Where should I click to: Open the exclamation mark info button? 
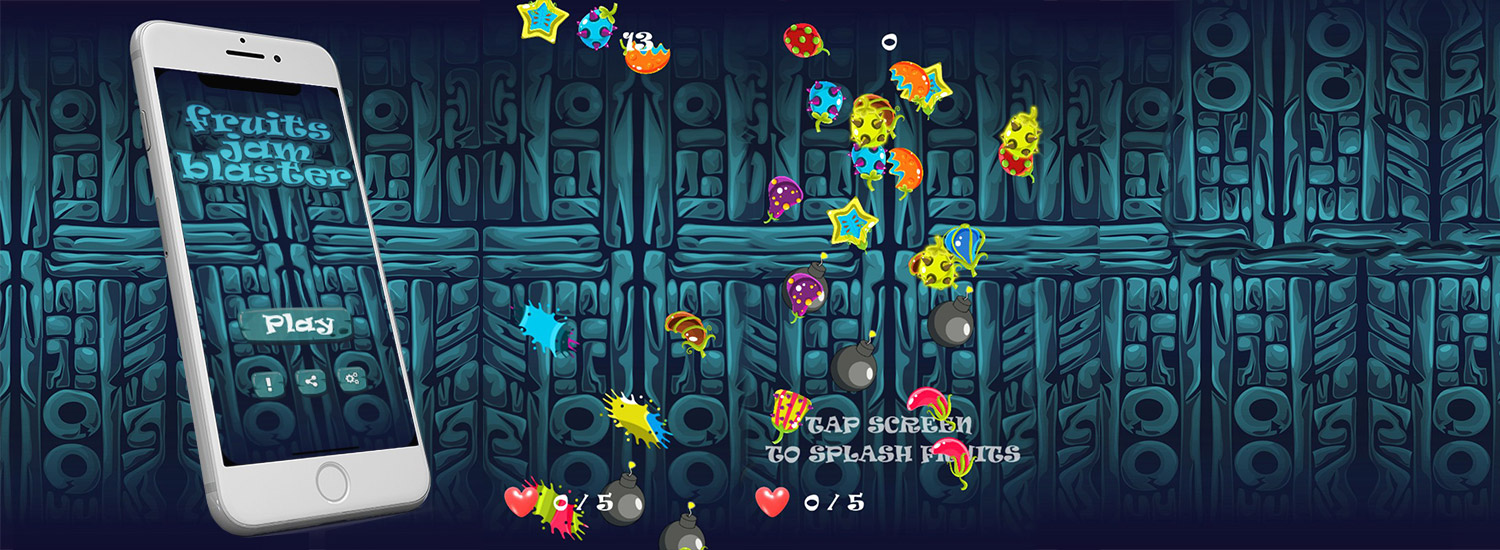[x=268, y=381]
